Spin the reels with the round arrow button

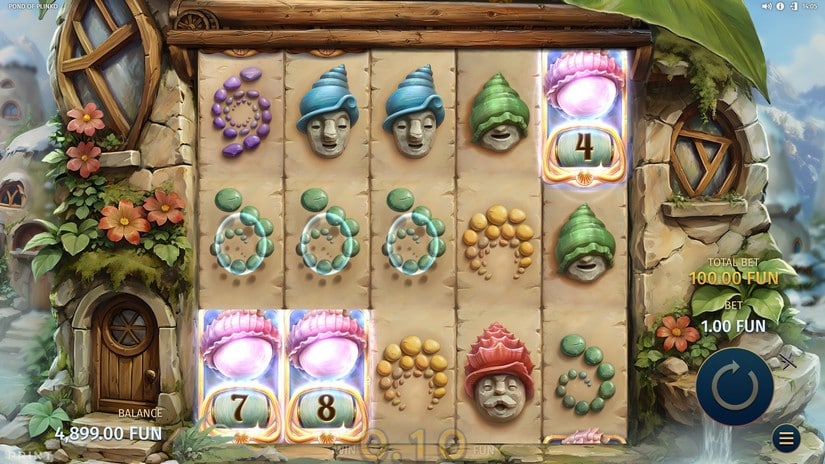click(735, 388)
